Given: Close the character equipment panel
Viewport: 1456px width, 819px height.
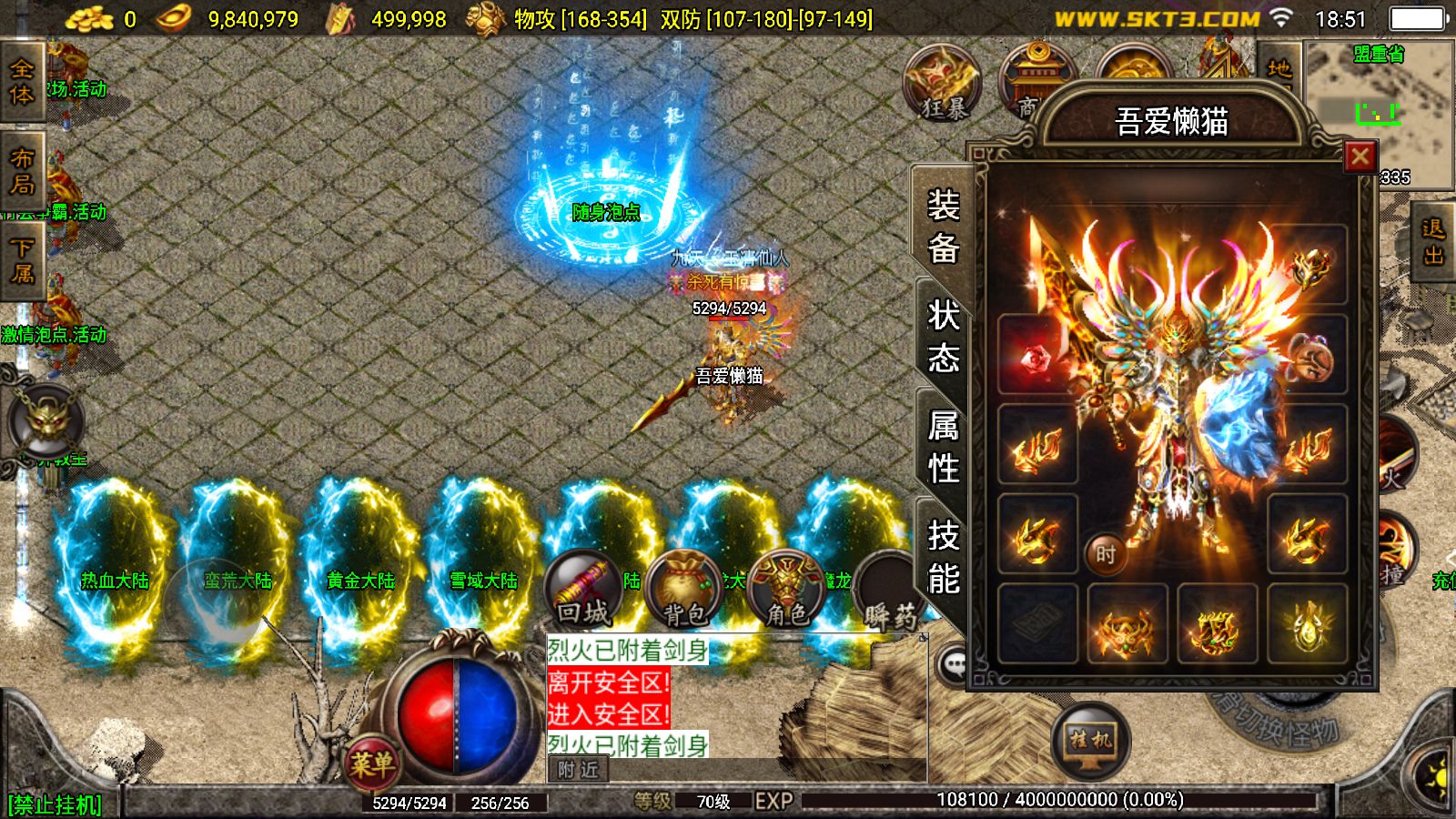Looking at the screenshot, I should tap(1360, 157).
